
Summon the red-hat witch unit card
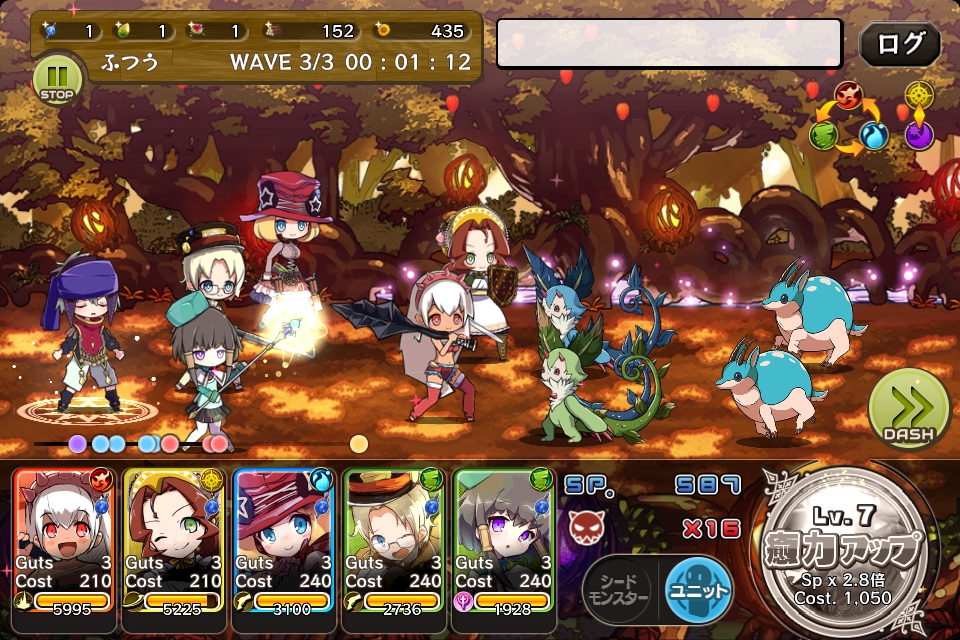tap(284, 538)
